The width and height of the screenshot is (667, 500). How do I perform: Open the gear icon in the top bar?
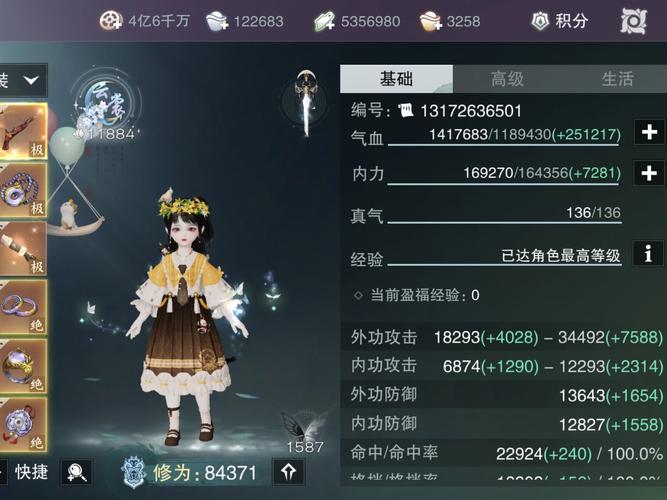(x=634, y=20)
